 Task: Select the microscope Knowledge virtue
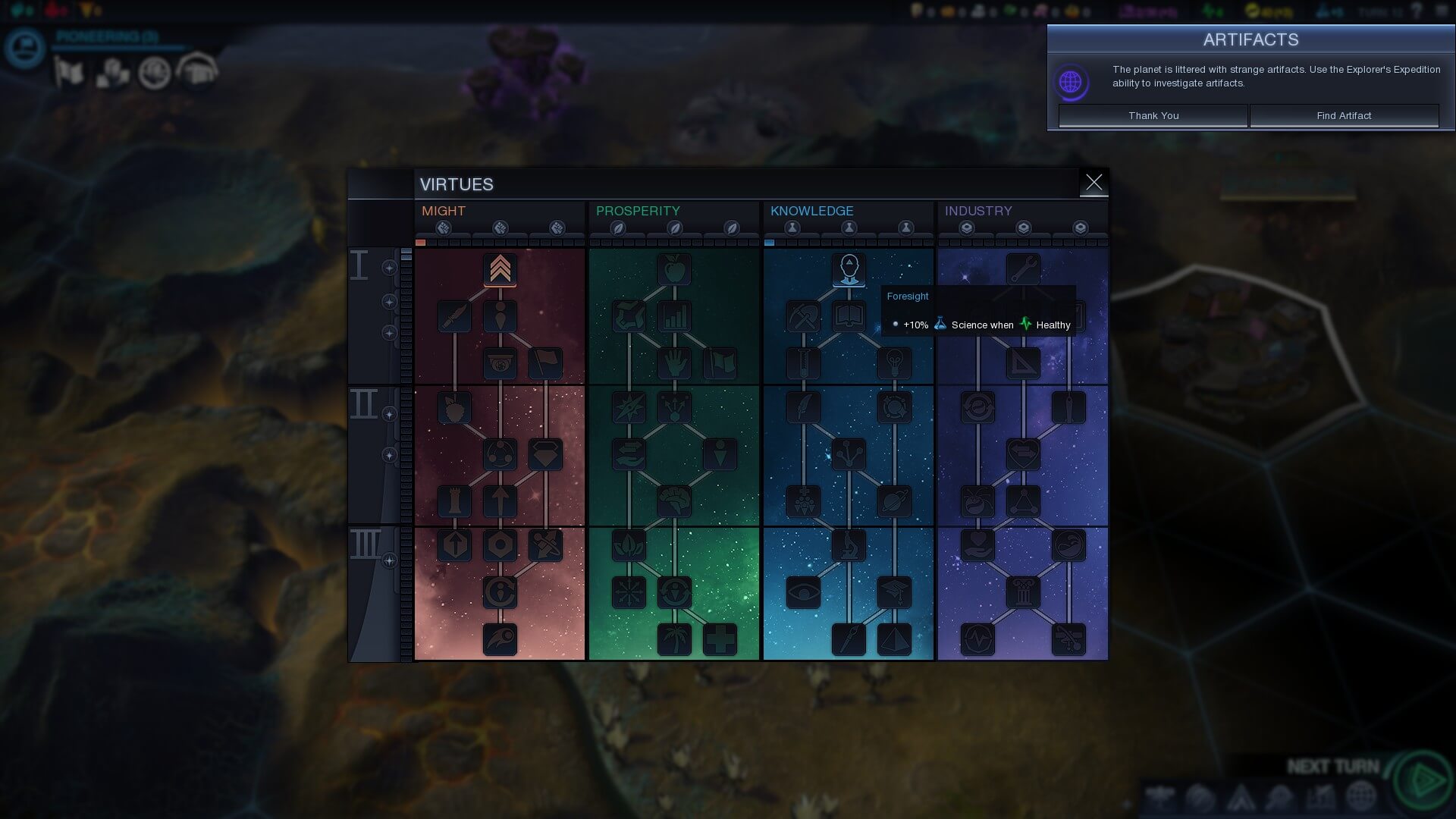point(849,545)
